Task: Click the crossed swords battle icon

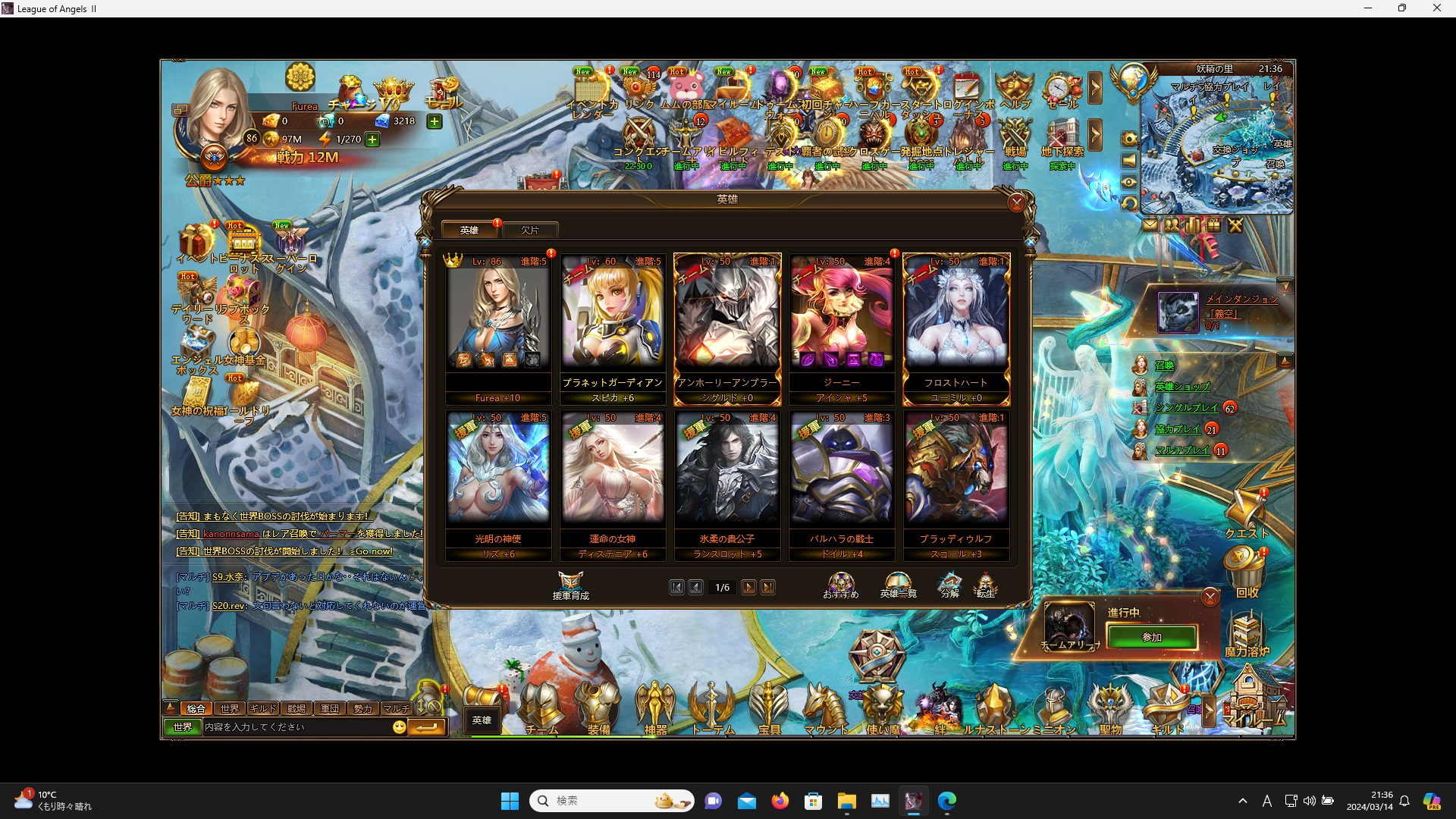Action: coord(1235,225)
